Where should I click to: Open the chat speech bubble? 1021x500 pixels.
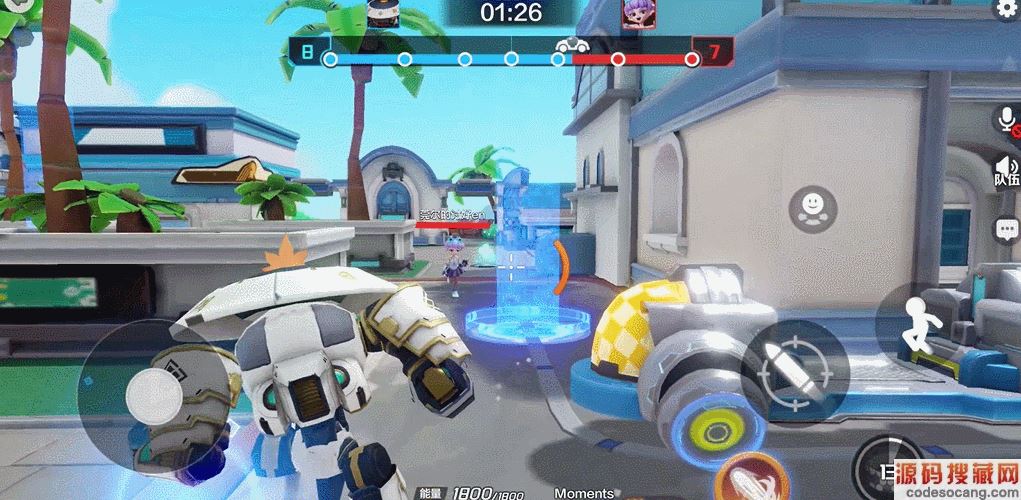click(x=1006, y=230)
